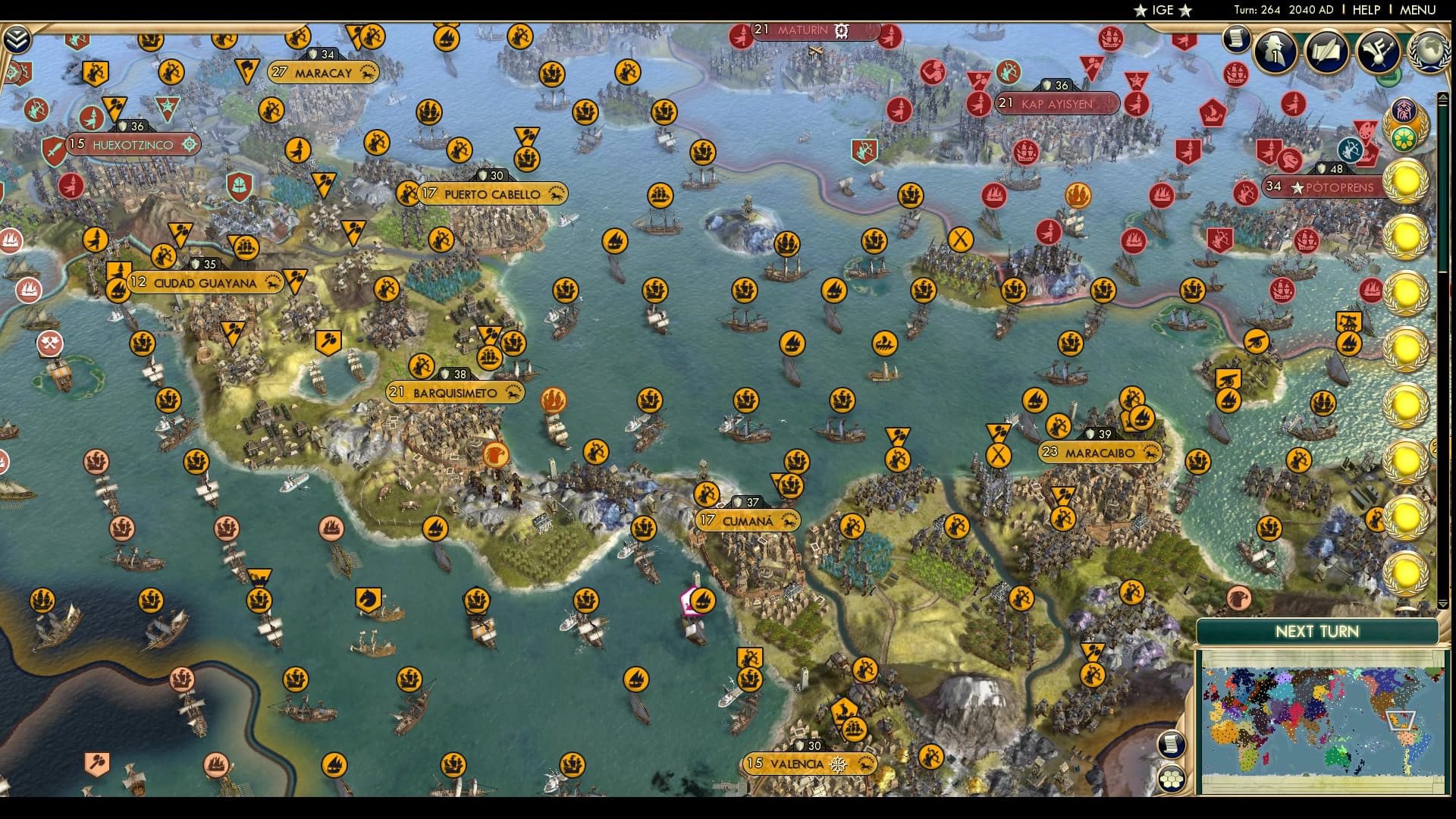This screenshot has width=1456, height=819.
Task: Open the MENU item on top bar
Action: pyautogui.click(x=1417, y=10)
